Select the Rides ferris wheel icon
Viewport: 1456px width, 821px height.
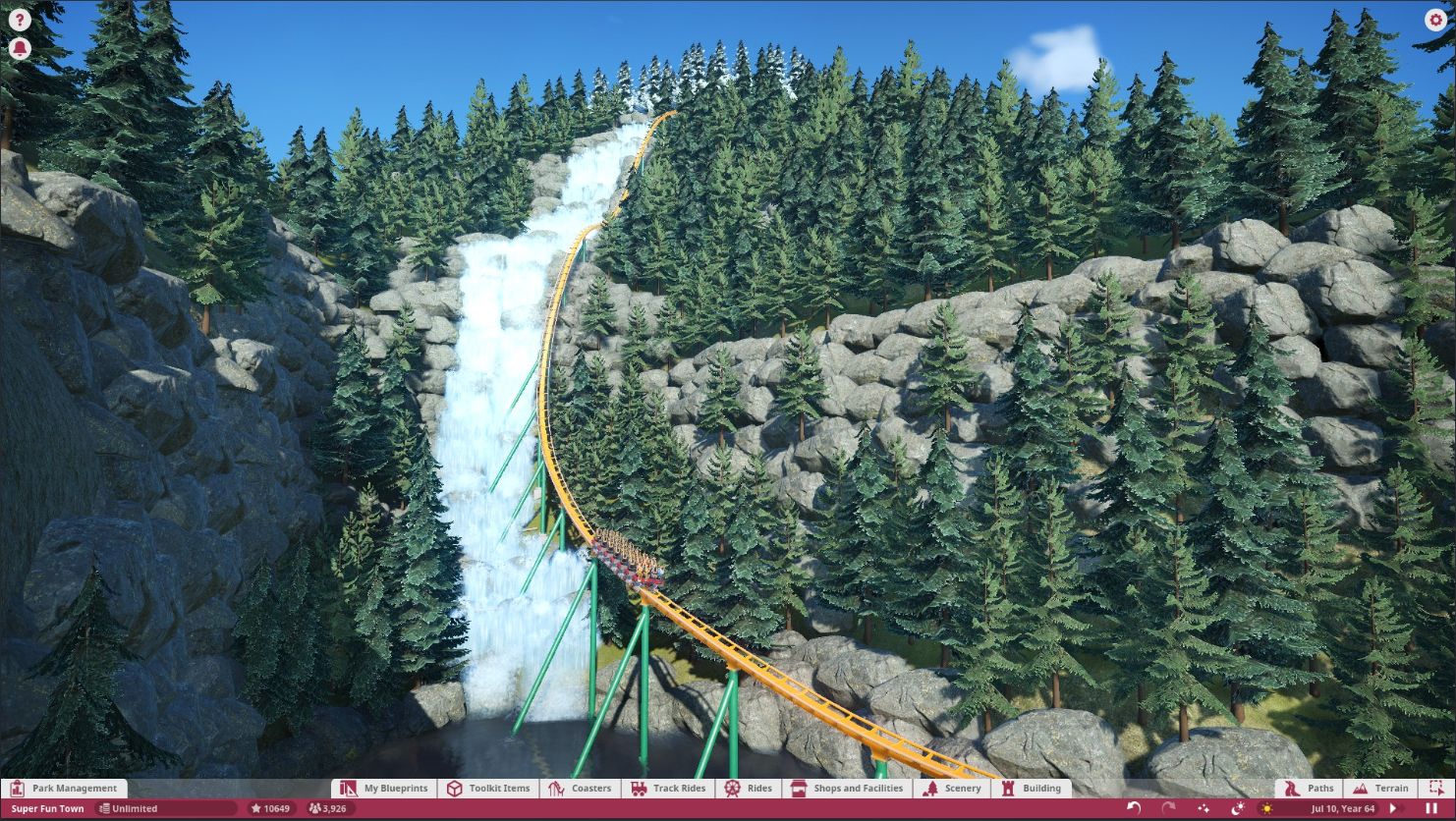733,788
